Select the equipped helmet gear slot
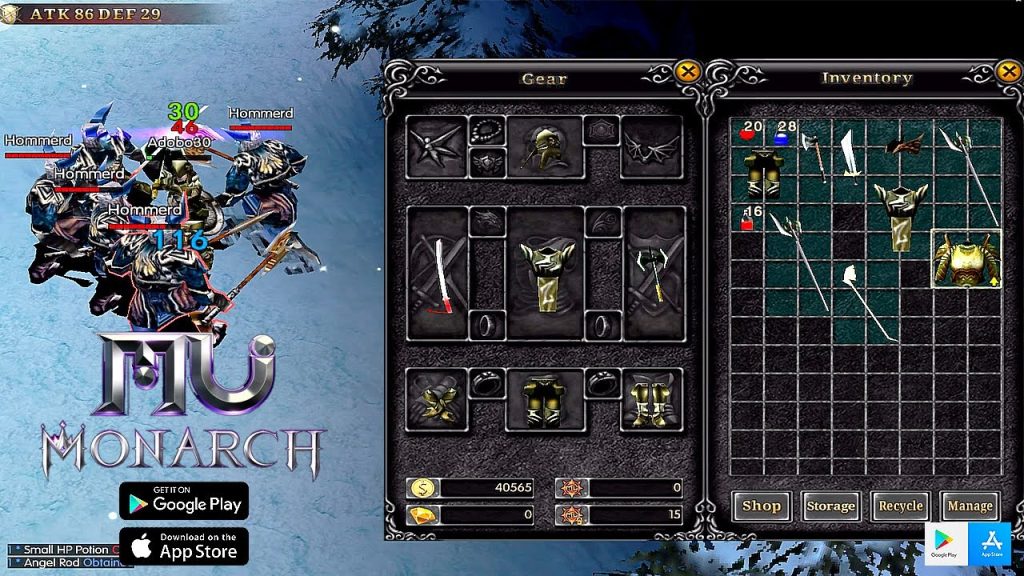The width and height of the screenshot is (1024, 576). (545, 147)
